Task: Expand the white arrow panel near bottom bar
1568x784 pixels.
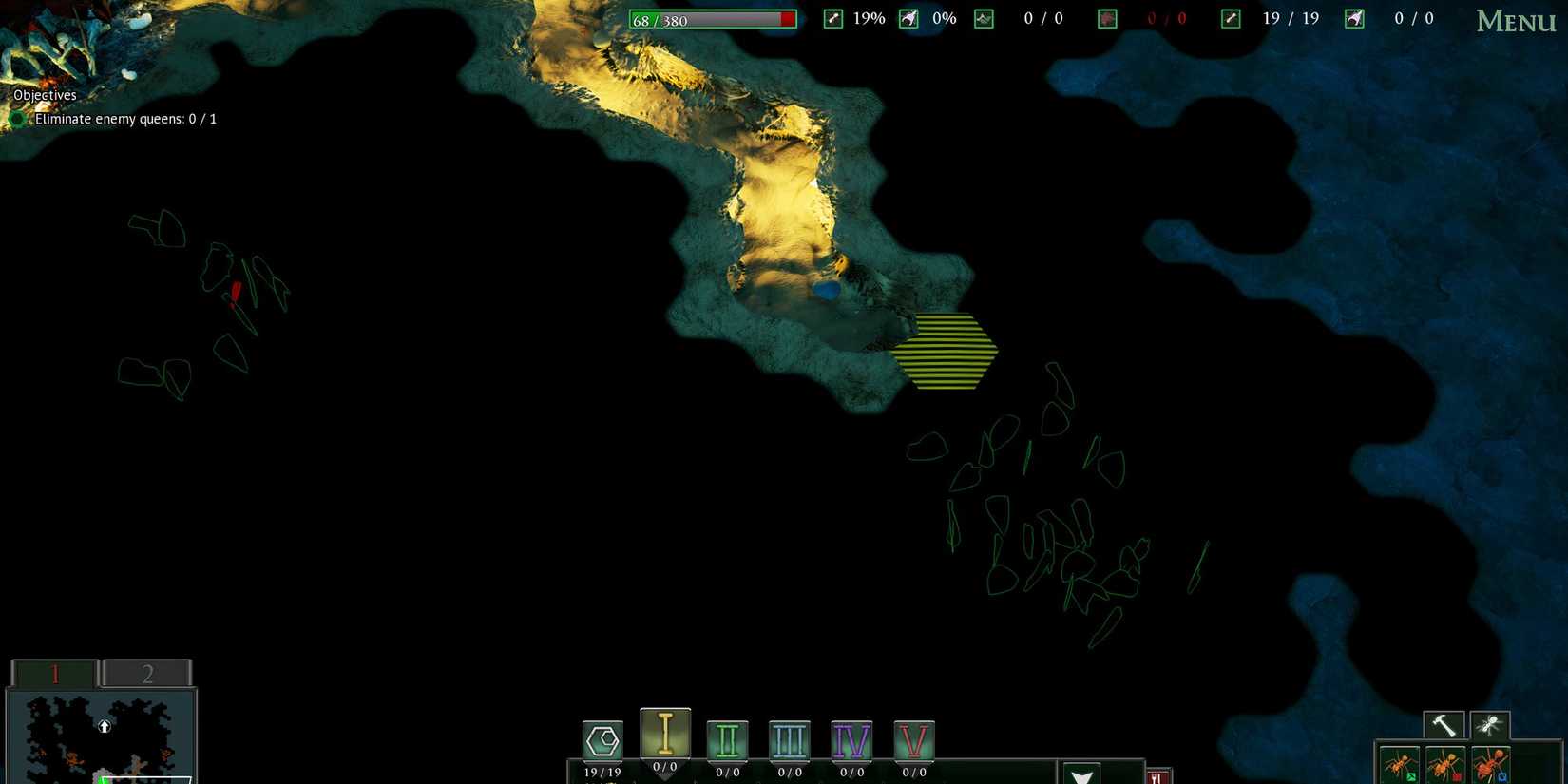Action: 1081,775
